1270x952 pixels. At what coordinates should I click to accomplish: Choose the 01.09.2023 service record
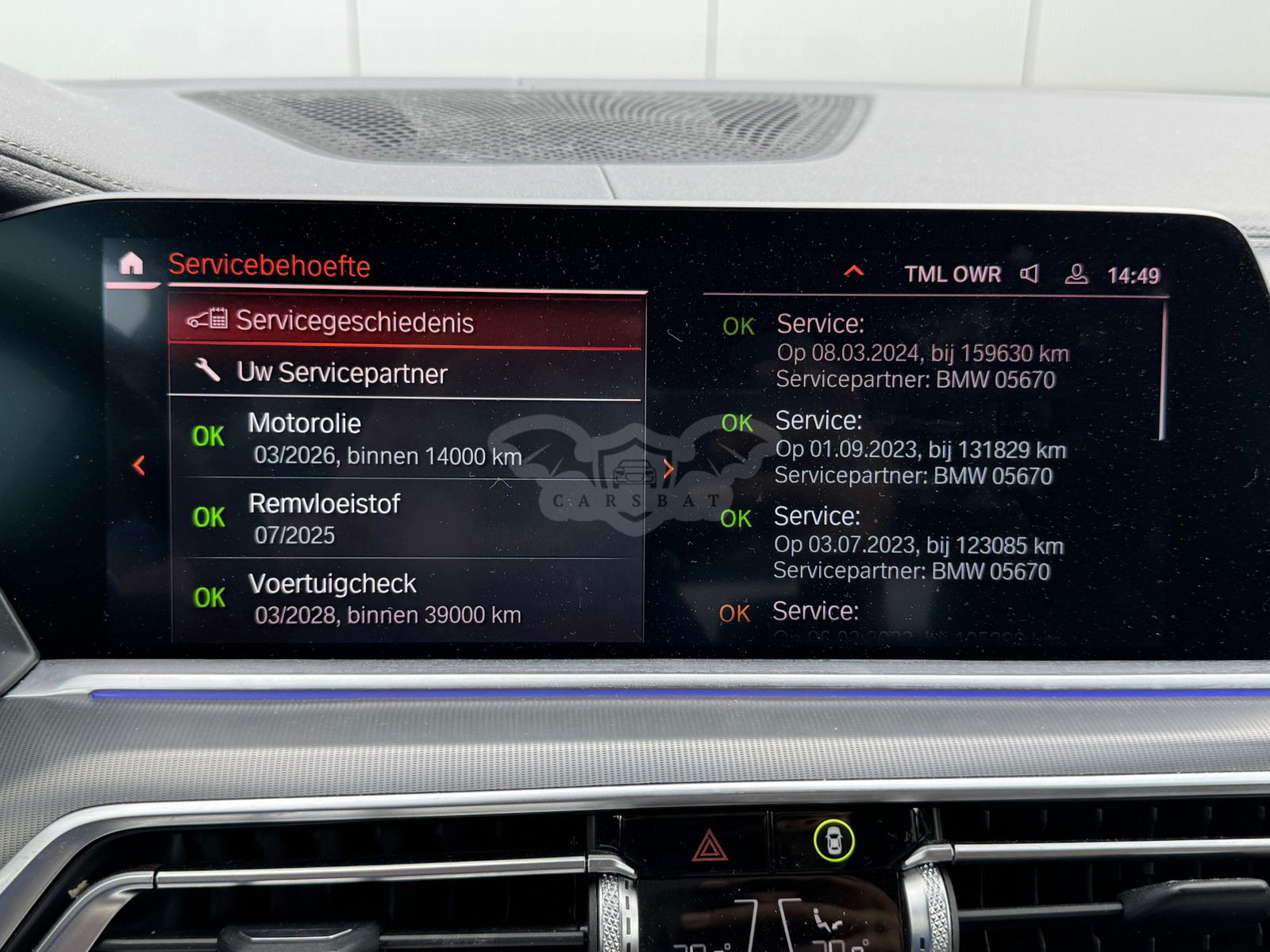(x=919, y=448)
